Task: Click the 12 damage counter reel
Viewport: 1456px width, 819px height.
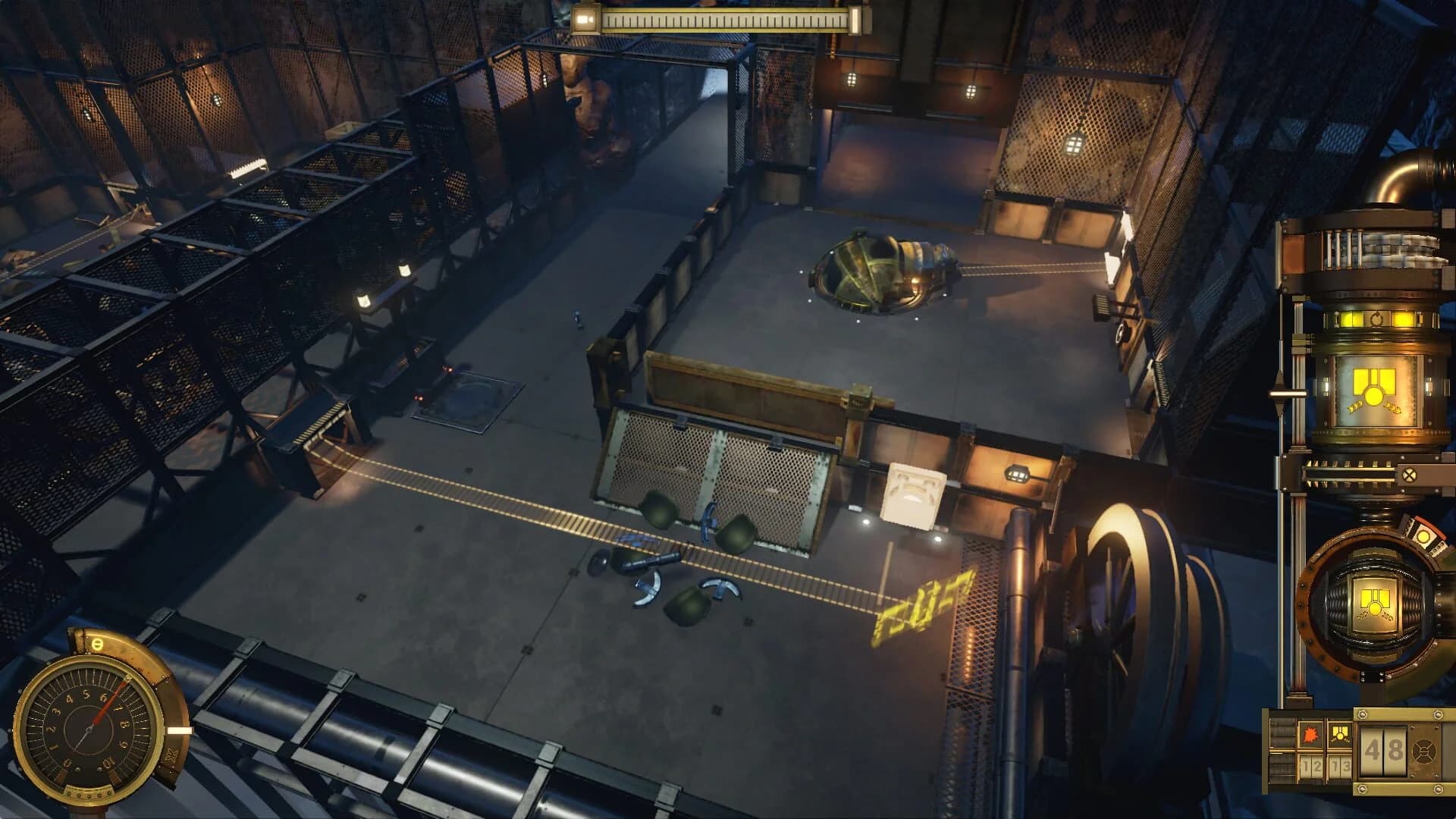Action: (1311, 765)
